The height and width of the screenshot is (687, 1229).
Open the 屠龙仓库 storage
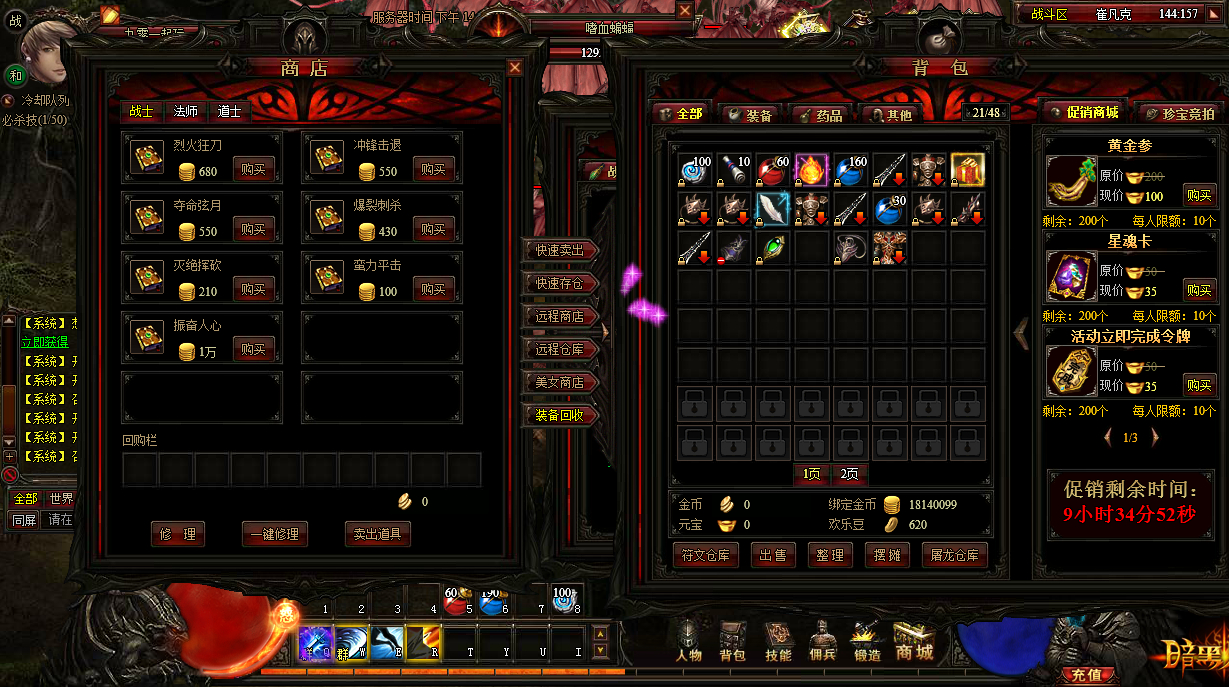click(x=954, y=555)
